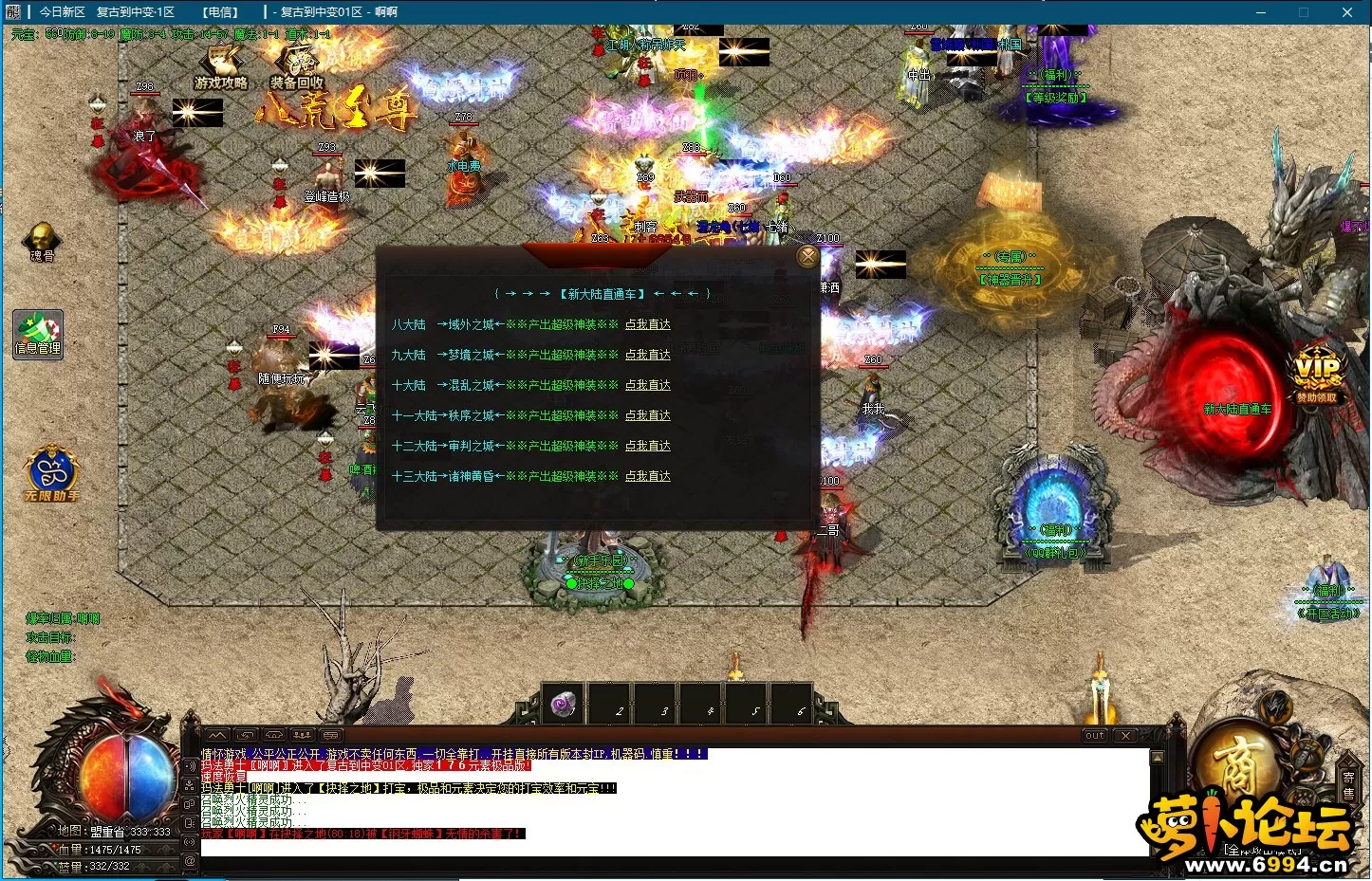1372x881 pixels.
Task: Click the bear icon in the title bar
Action: click(x=12, y=12)
